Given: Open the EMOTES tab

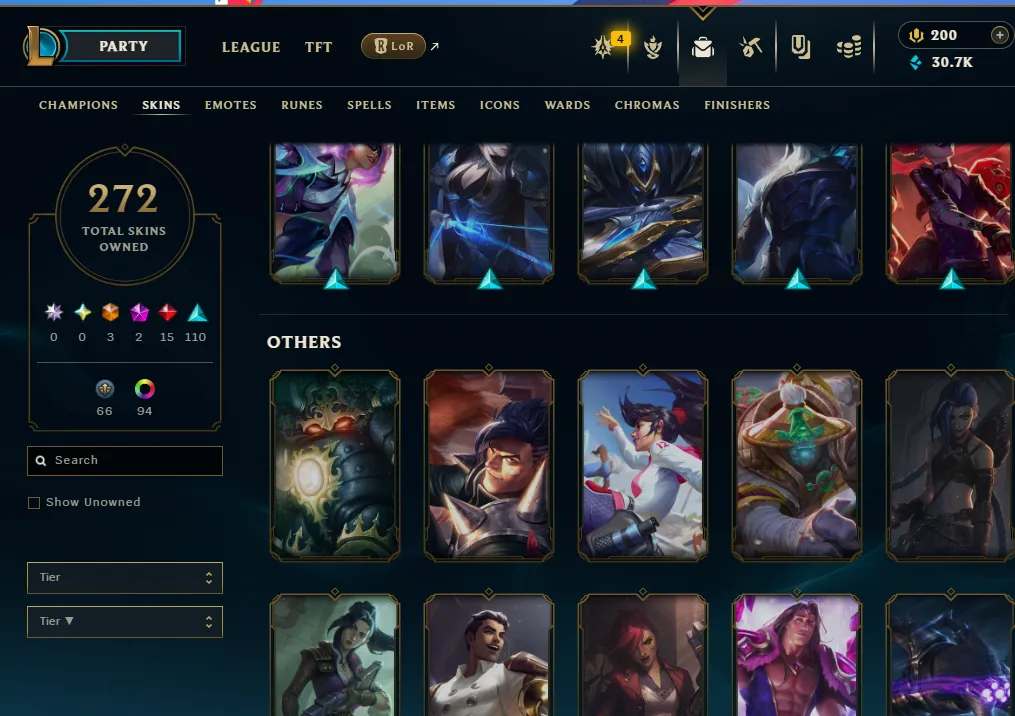Looking at the screenshot, I should tap(231, 105).
